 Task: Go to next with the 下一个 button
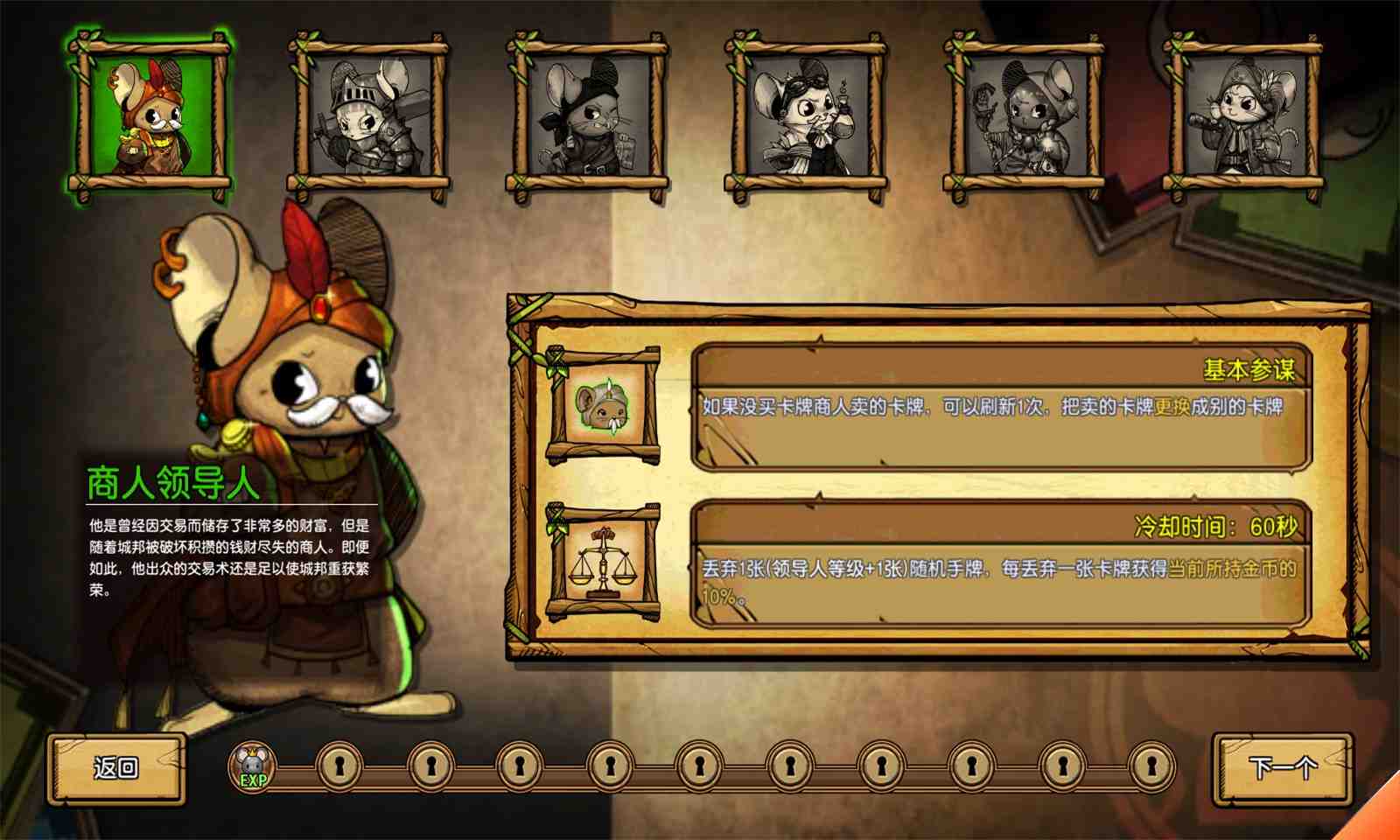point(1282,768)
